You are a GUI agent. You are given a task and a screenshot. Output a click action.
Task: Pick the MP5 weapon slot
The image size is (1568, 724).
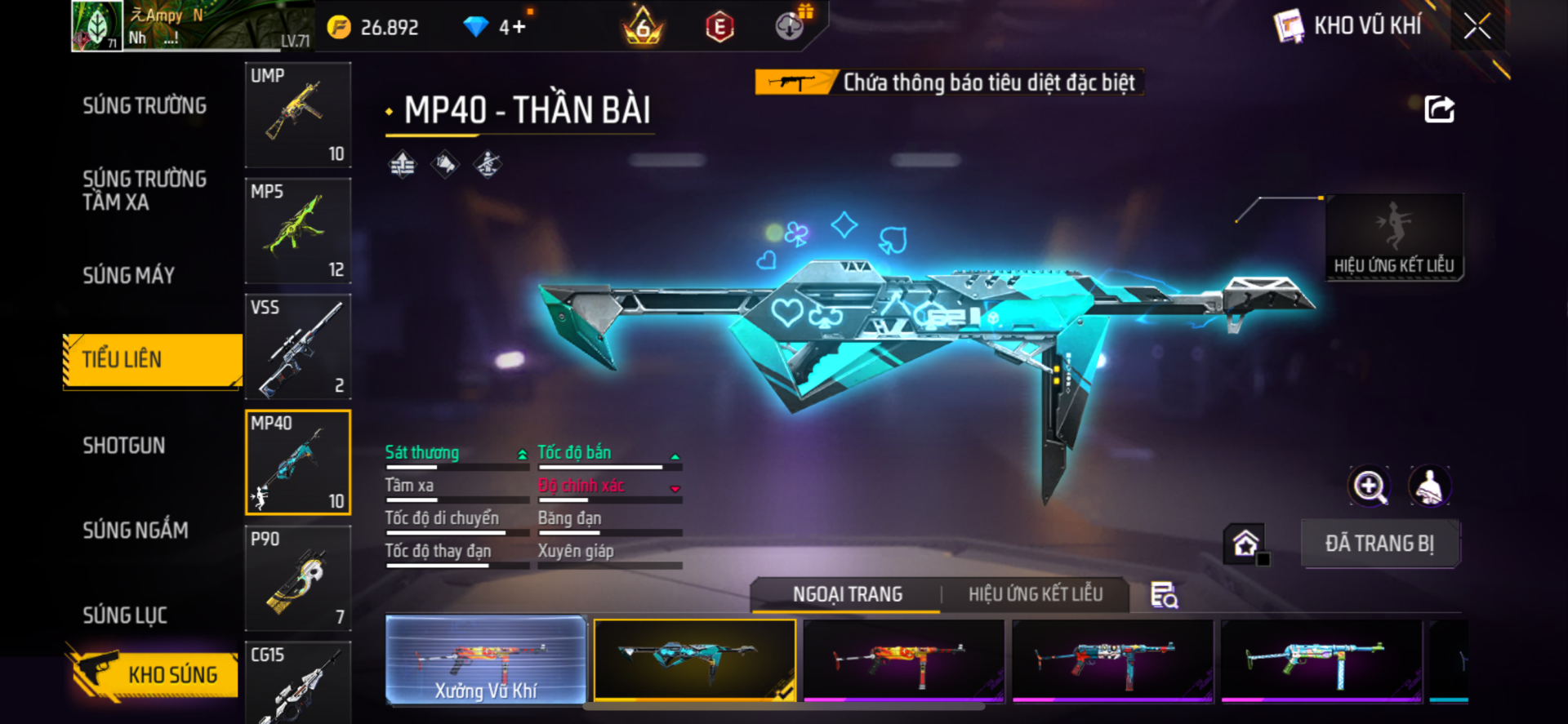[x=298, y=231]
